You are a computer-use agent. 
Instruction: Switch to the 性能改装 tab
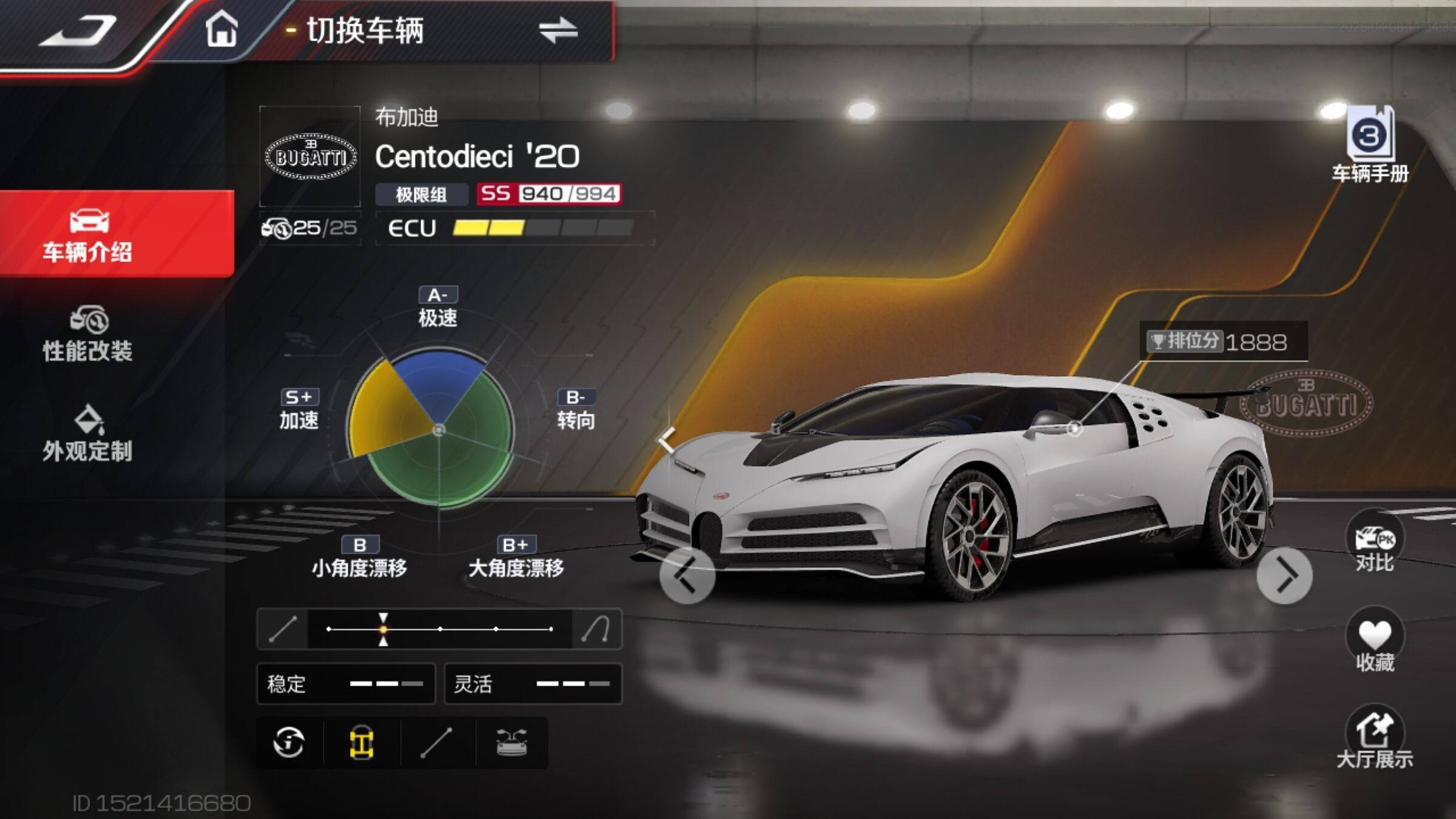(88, 335)
